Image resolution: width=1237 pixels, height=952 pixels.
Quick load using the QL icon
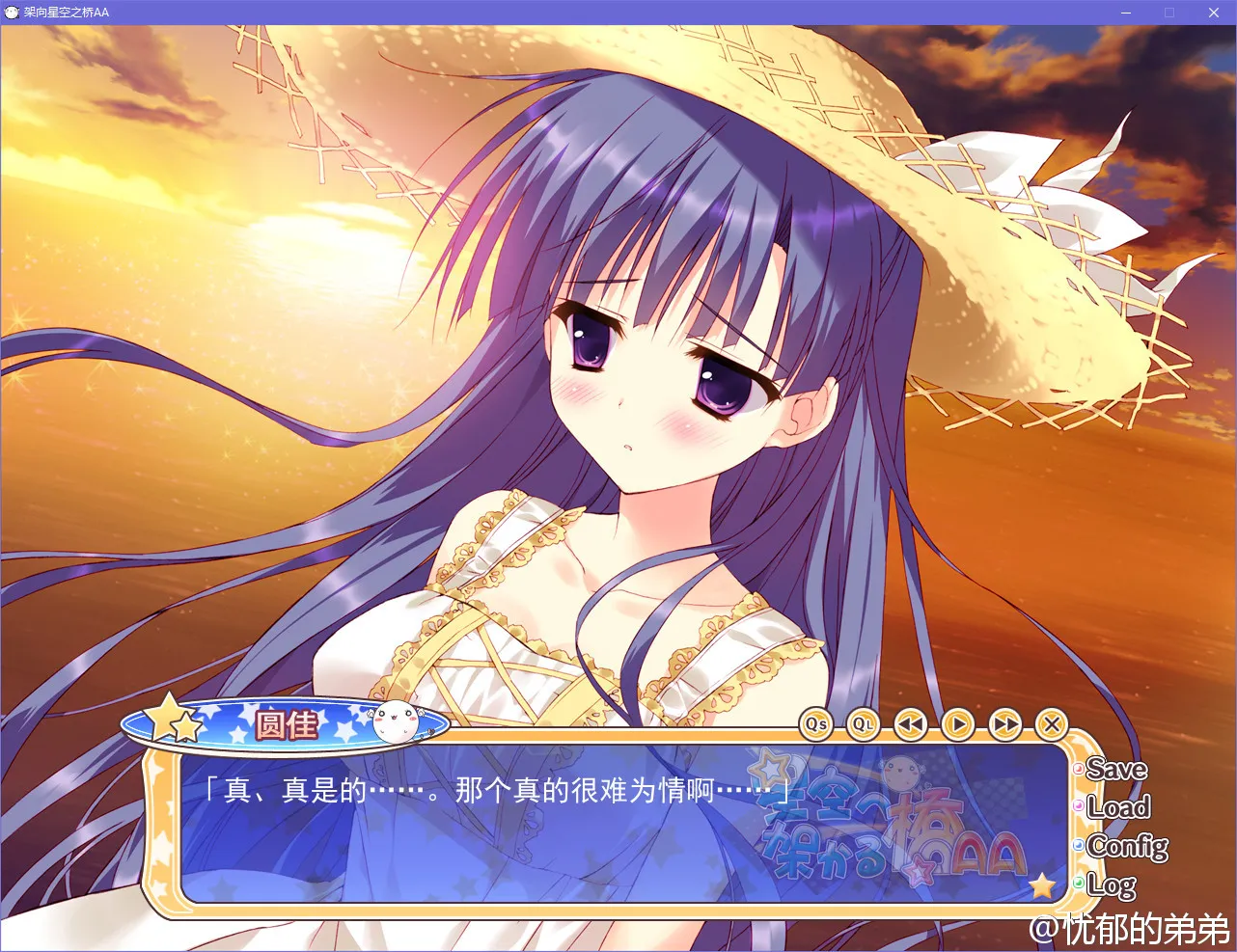863,725
